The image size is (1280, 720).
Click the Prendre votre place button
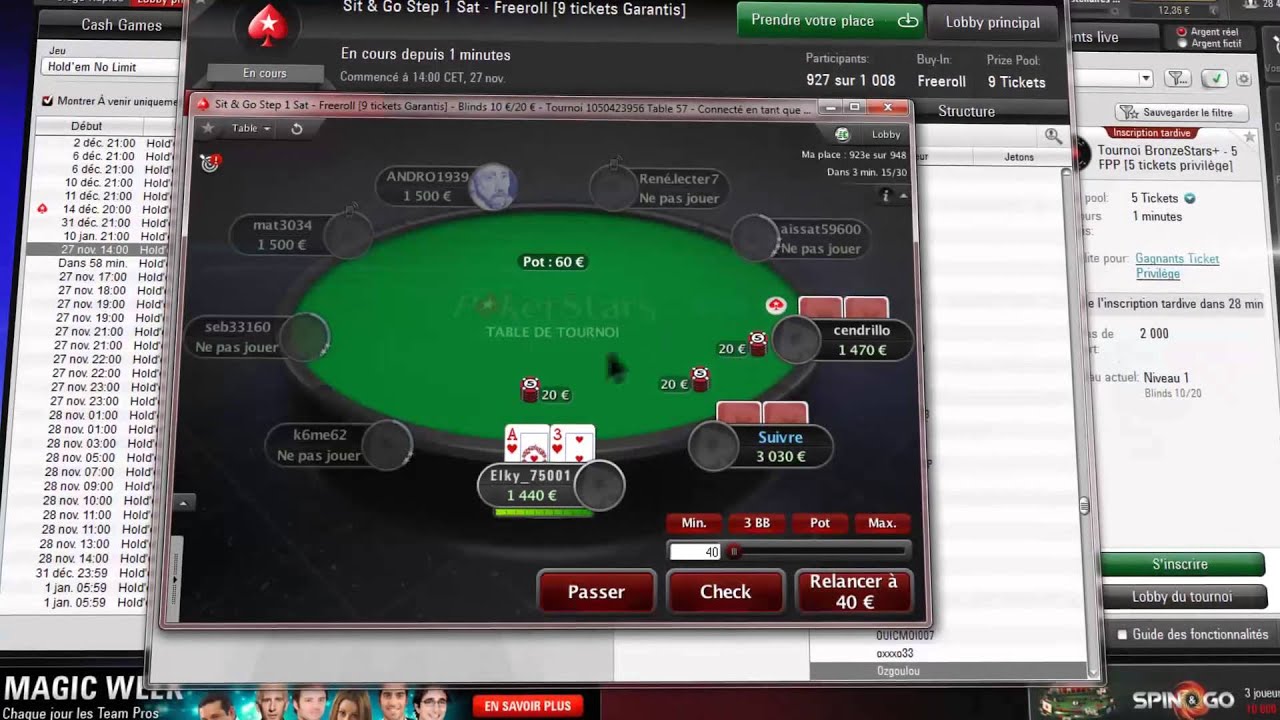pos(829,20)
